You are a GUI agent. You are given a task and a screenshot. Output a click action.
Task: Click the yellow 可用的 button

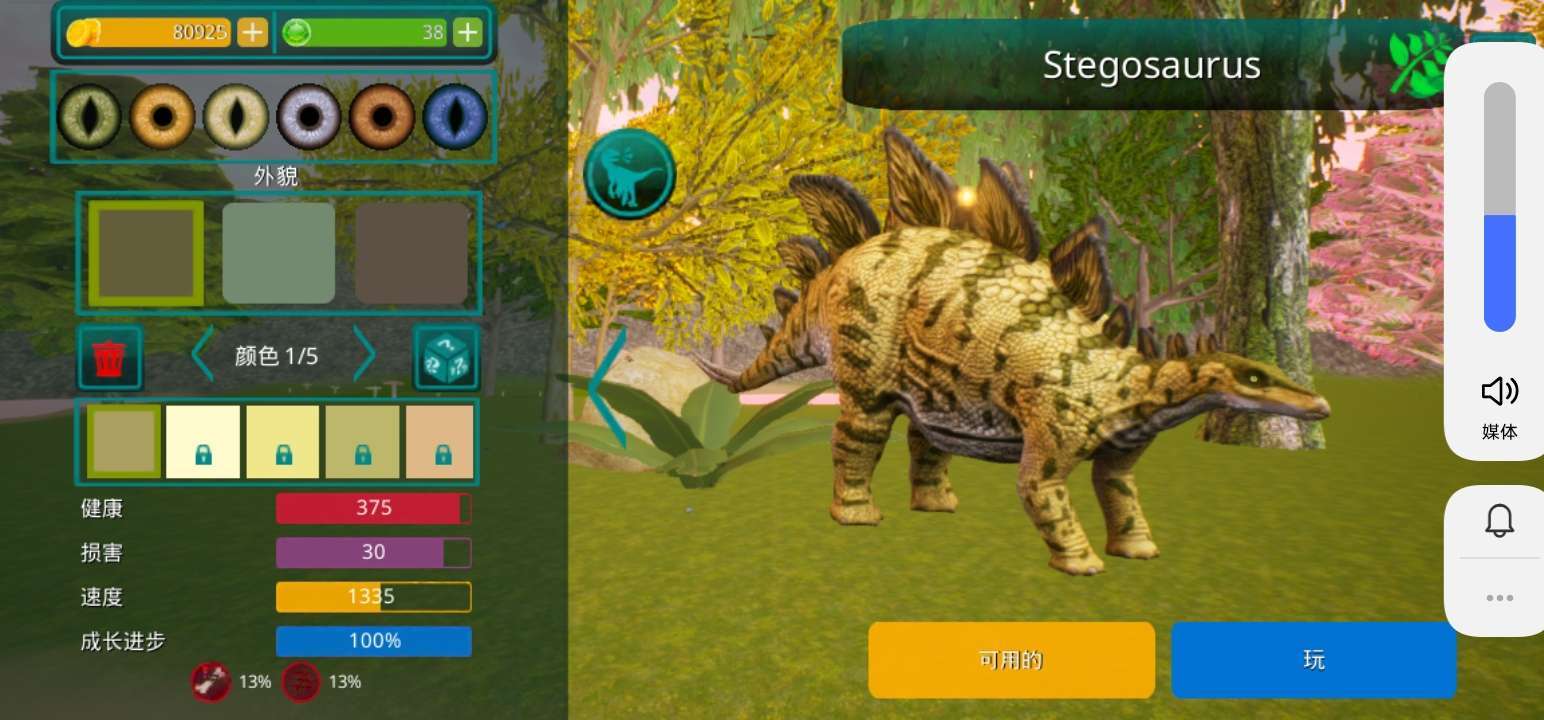tap(1011, 660)
